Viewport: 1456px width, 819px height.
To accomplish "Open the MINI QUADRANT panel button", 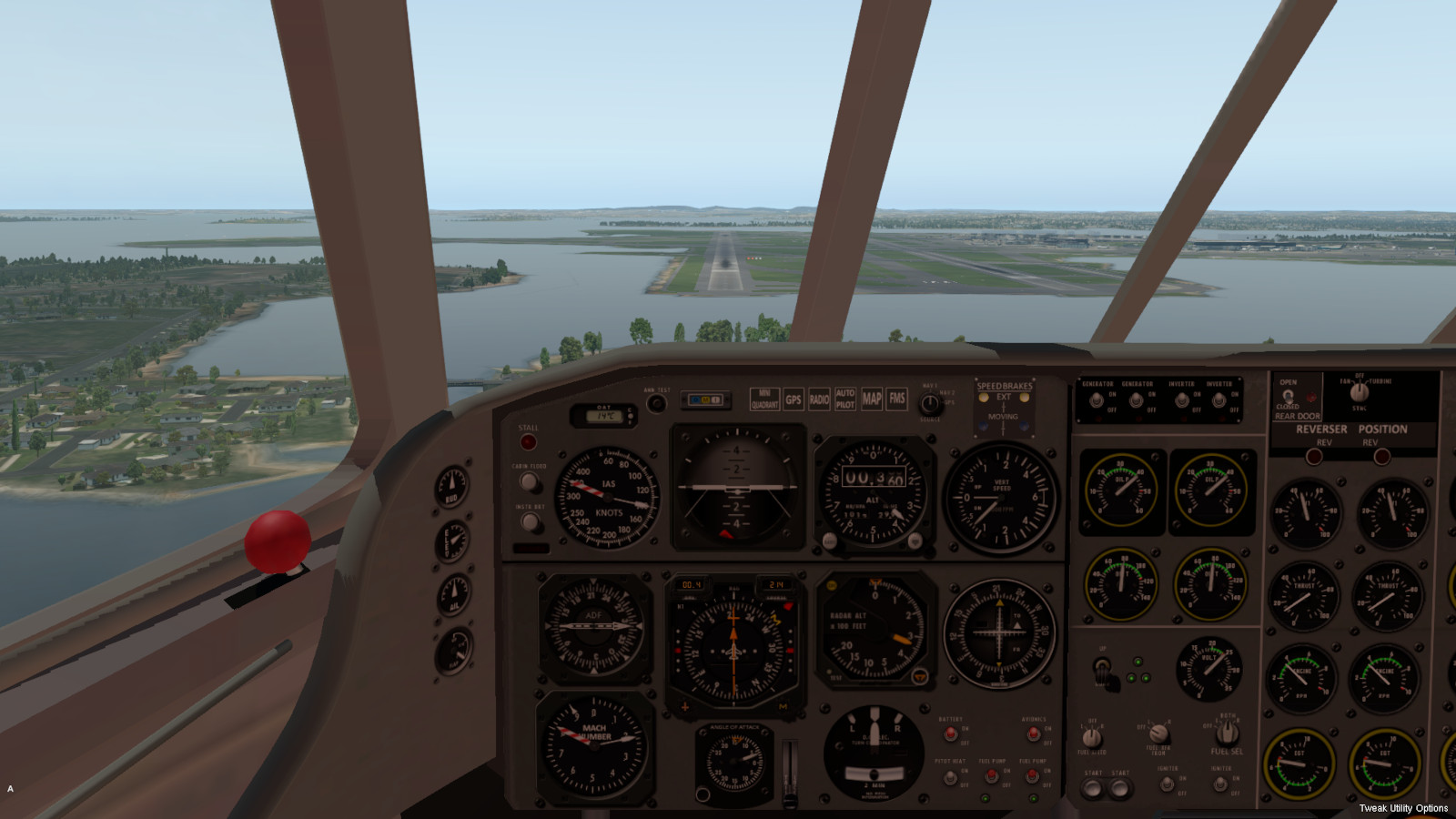I will click(764, 399).
